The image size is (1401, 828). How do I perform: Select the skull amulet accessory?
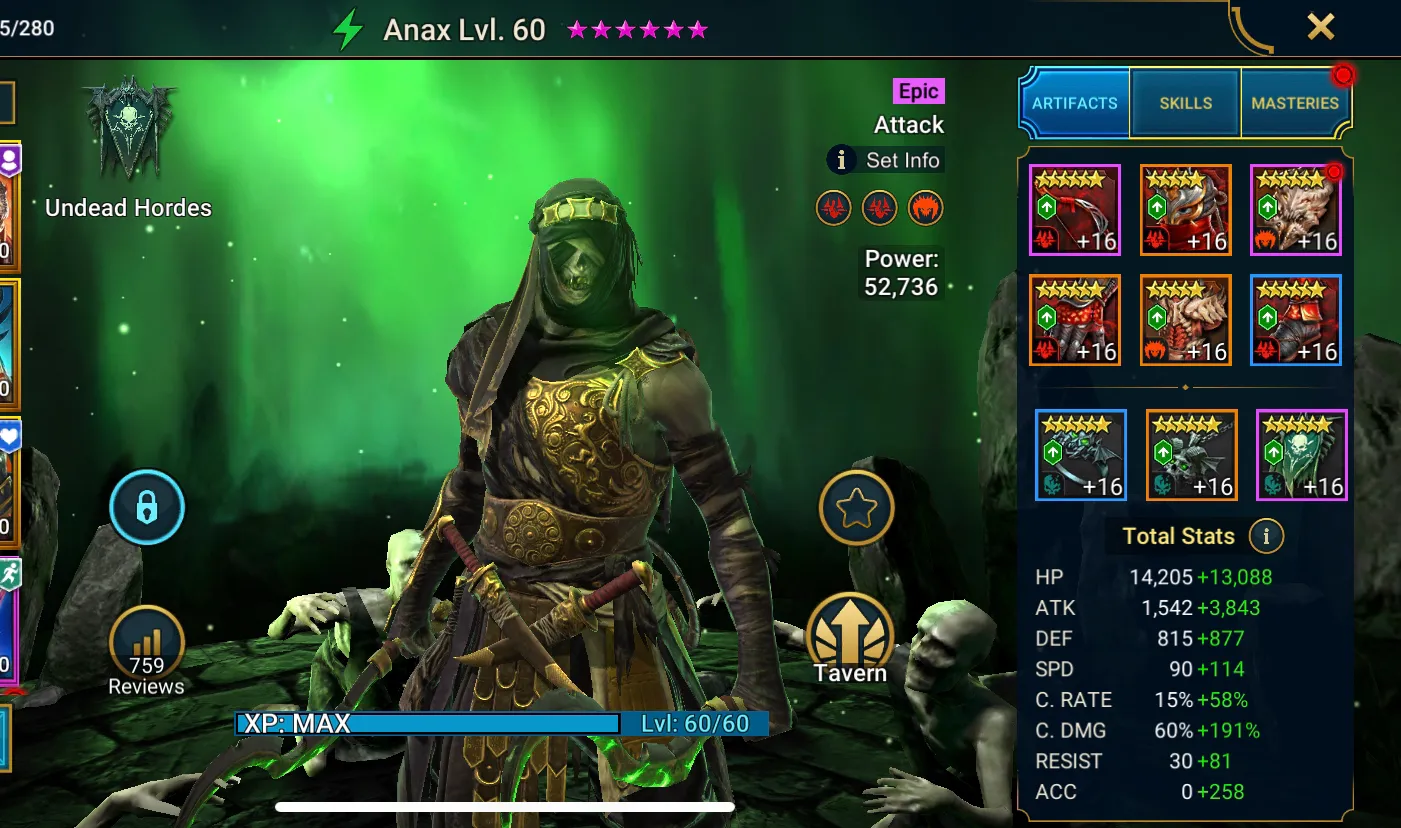tap(1191, 455)
